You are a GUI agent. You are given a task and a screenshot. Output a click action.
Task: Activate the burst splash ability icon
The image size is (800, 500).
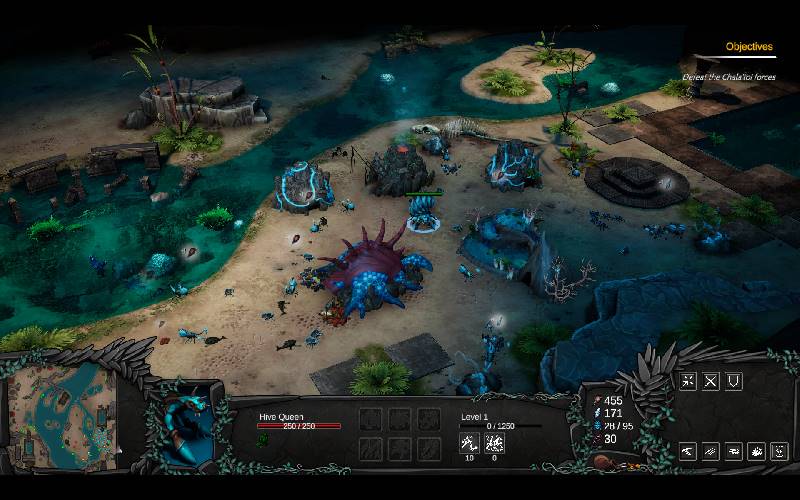click(x=757, y=452)
